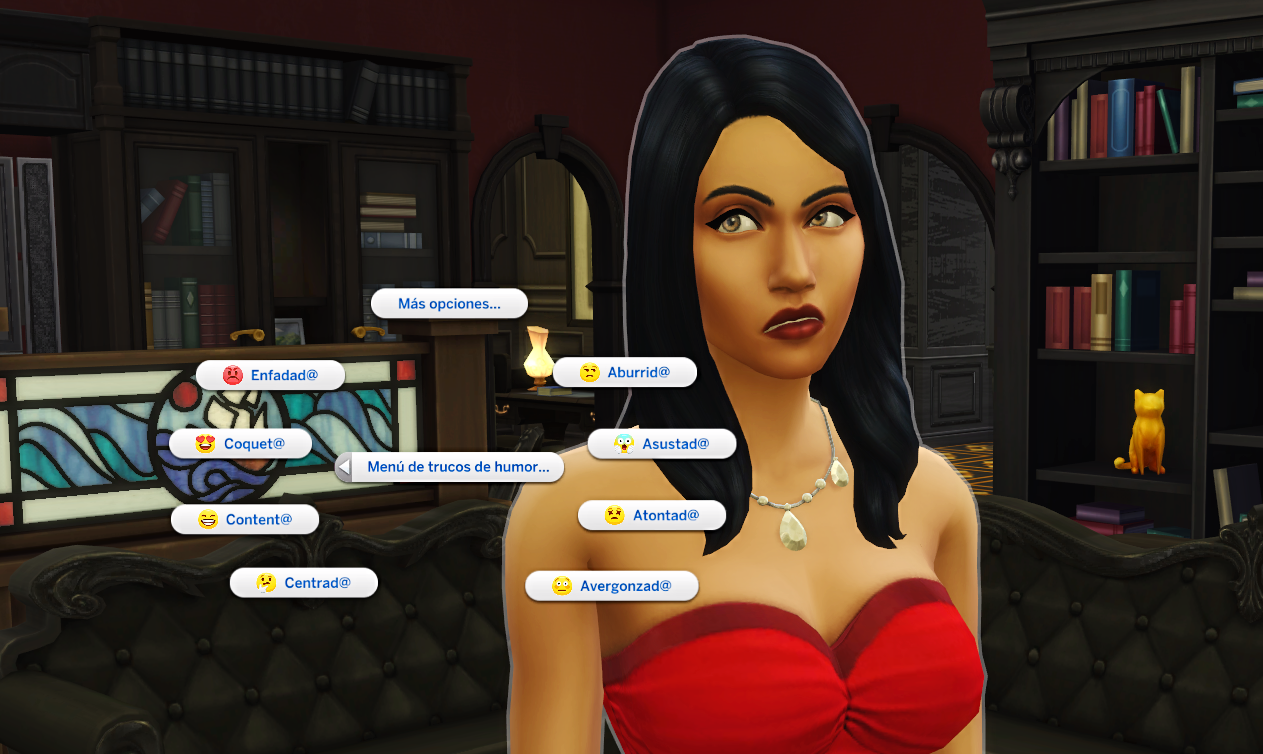Open the Más opciones menu entry

coord(449,304)
